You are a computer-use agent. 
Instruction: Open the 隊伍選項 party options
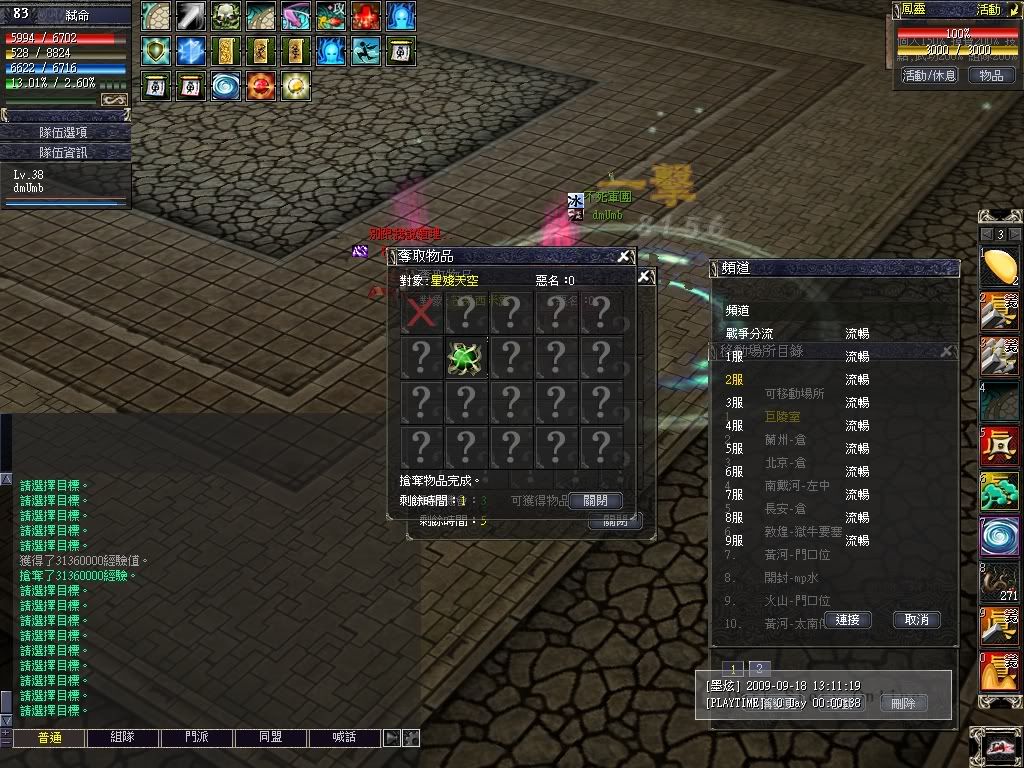[x=65, y=132]
